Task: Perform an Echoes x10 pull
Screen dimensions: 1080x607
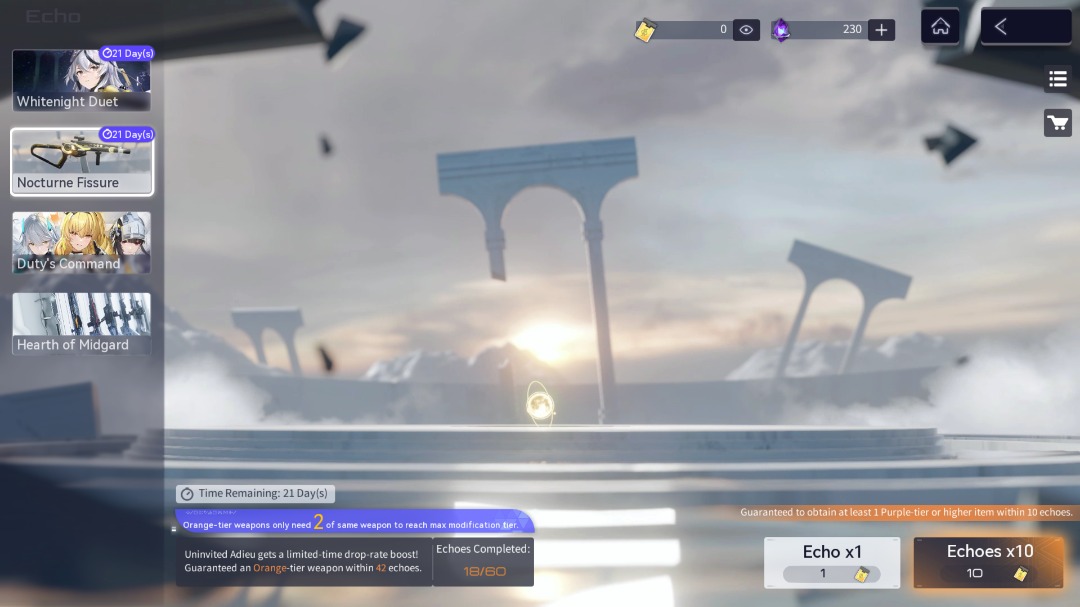Action: [988, 562]
